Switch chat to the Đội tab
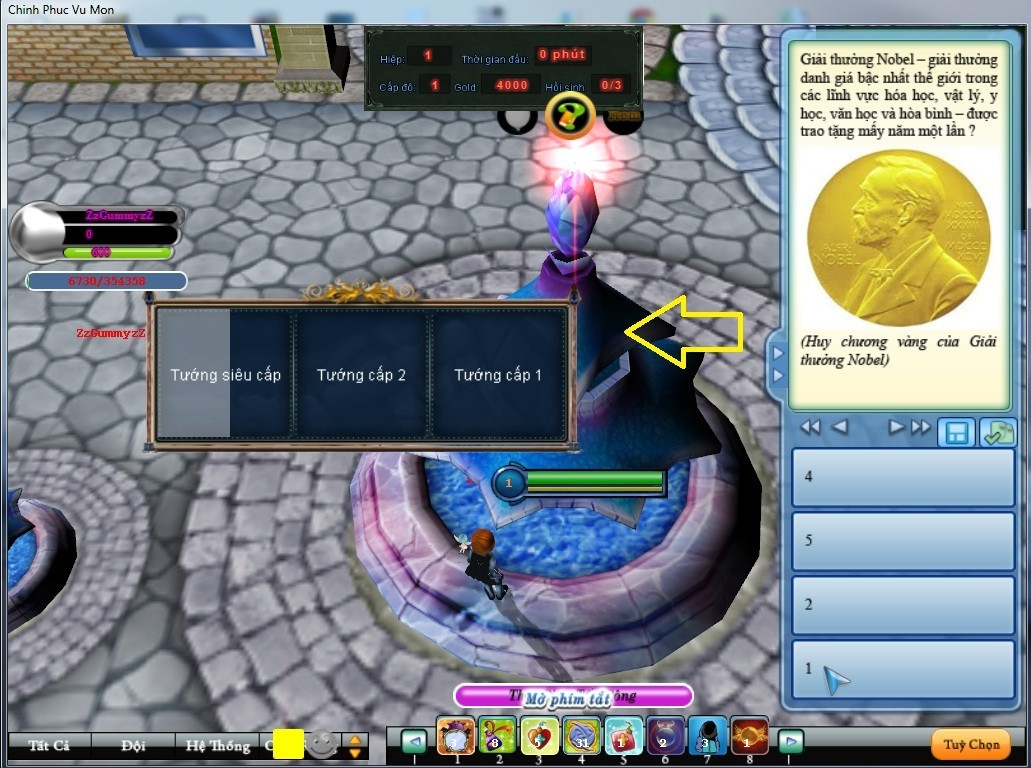Image resolution: width=1031 pixels, height=768 pixels. click(x=133, y=745)
